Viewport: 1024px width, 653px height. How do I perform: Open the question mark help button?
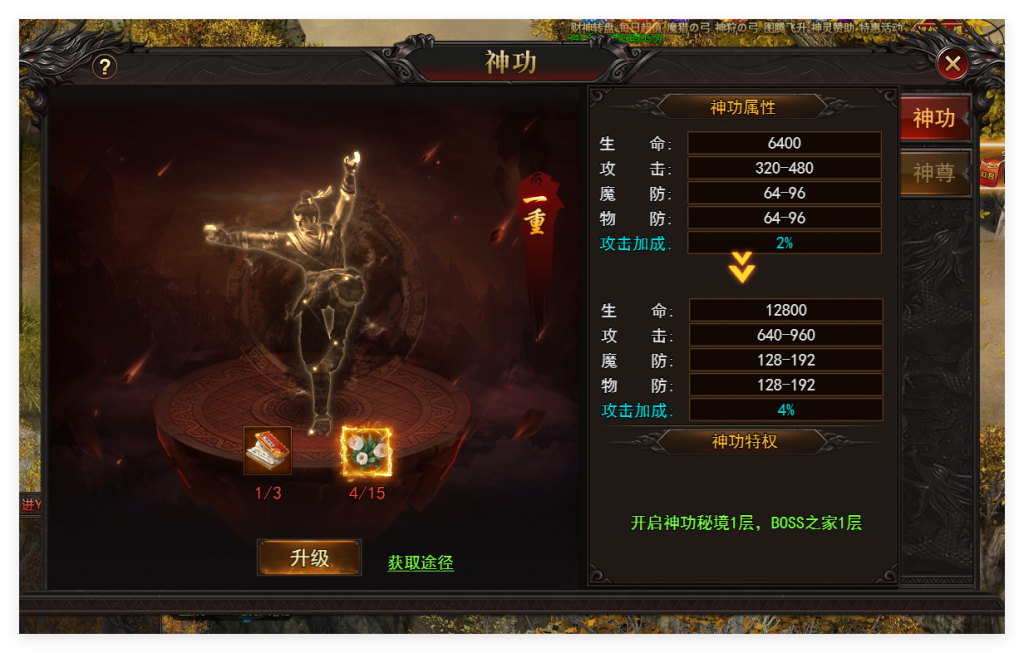click(105, 67)
